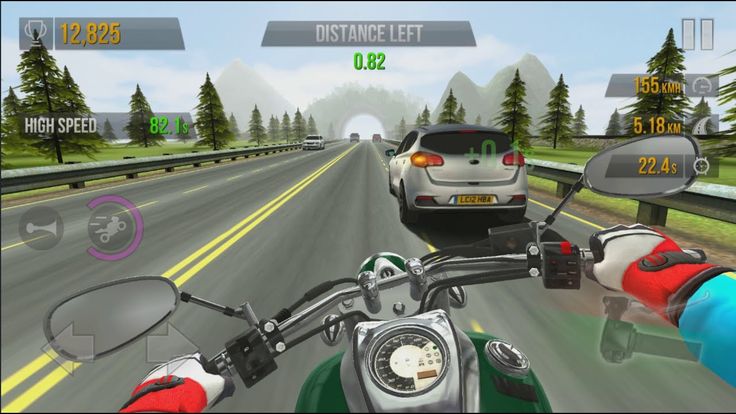Steer left with the left arrow
Screen dimensions: 736x414
(x=68, y=343)
